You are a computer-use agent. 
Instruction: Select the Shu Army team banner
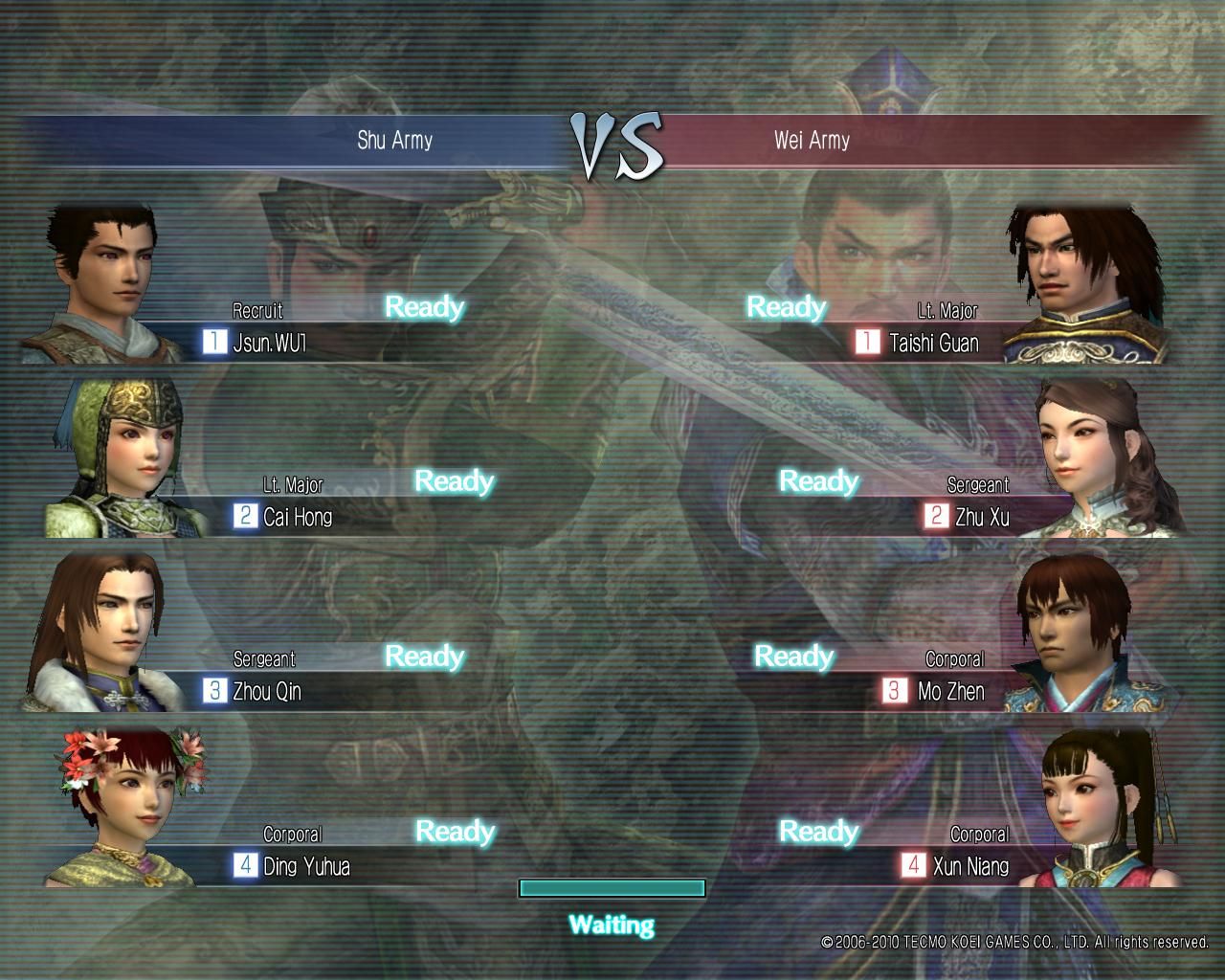pos(394,141)
